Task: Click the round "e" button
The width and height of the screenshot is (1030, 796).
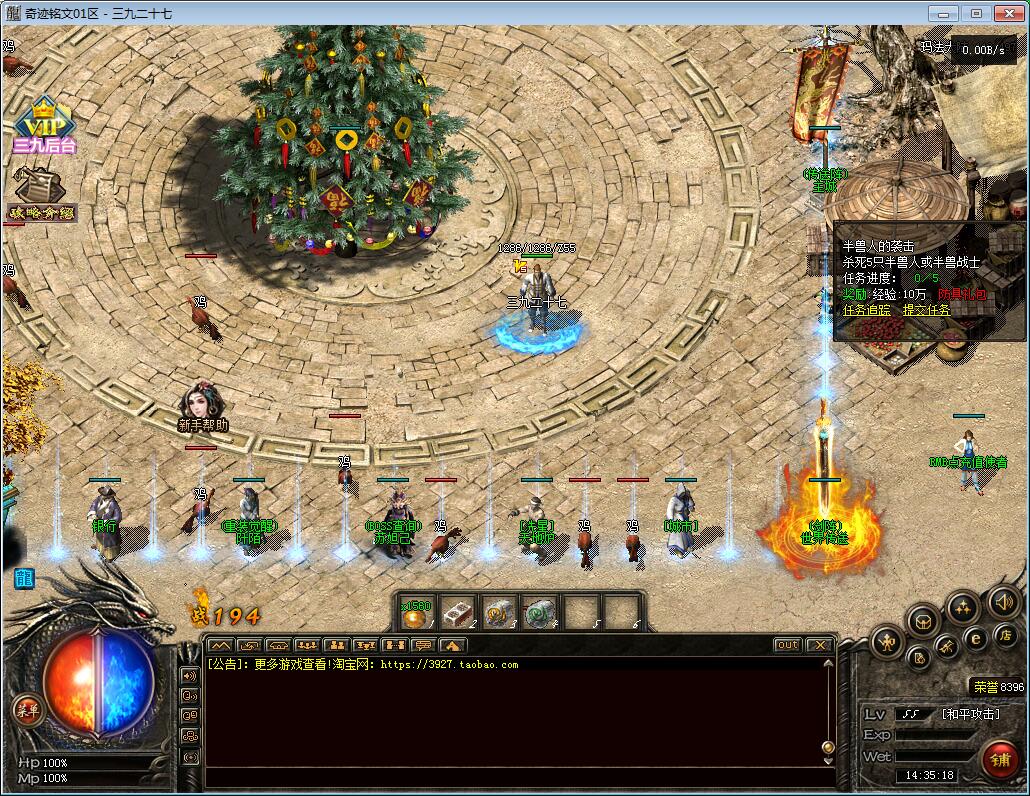Action: pos(977,639)
